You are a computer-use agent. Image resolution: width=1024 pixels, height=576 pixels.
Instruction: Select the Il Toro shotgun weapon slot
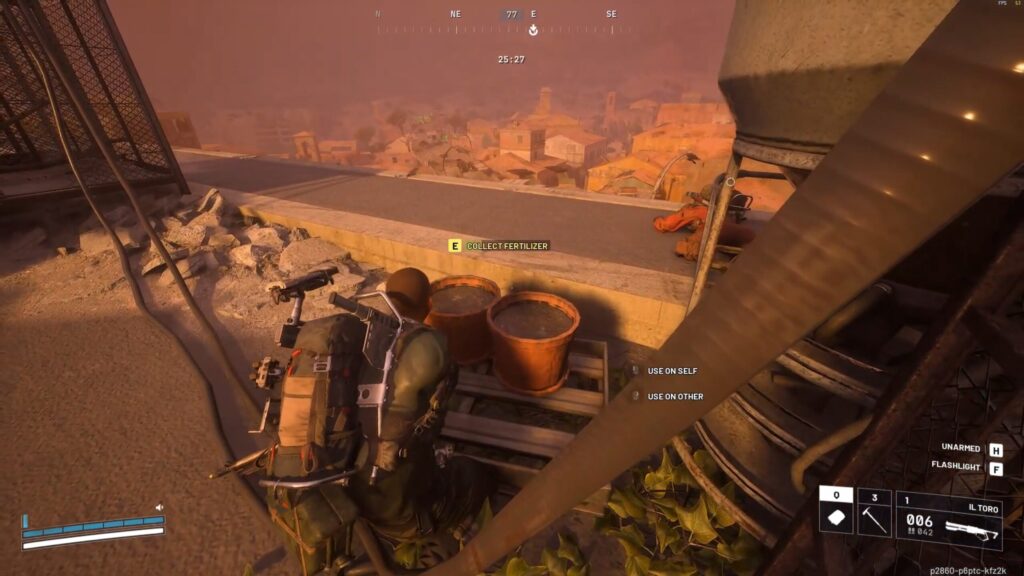948,518
